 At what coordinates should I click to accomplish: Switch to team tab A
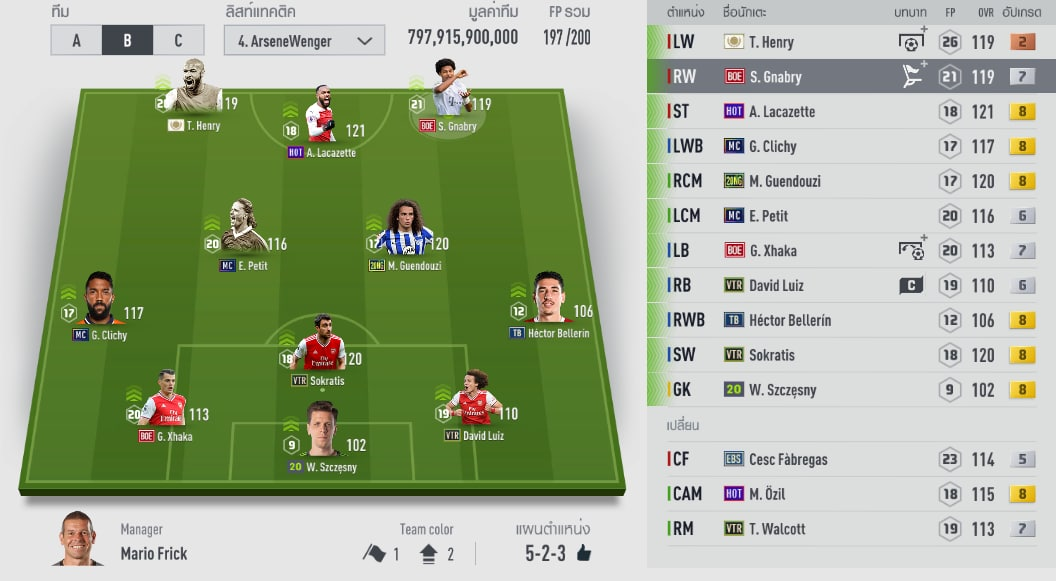point(76,40)
